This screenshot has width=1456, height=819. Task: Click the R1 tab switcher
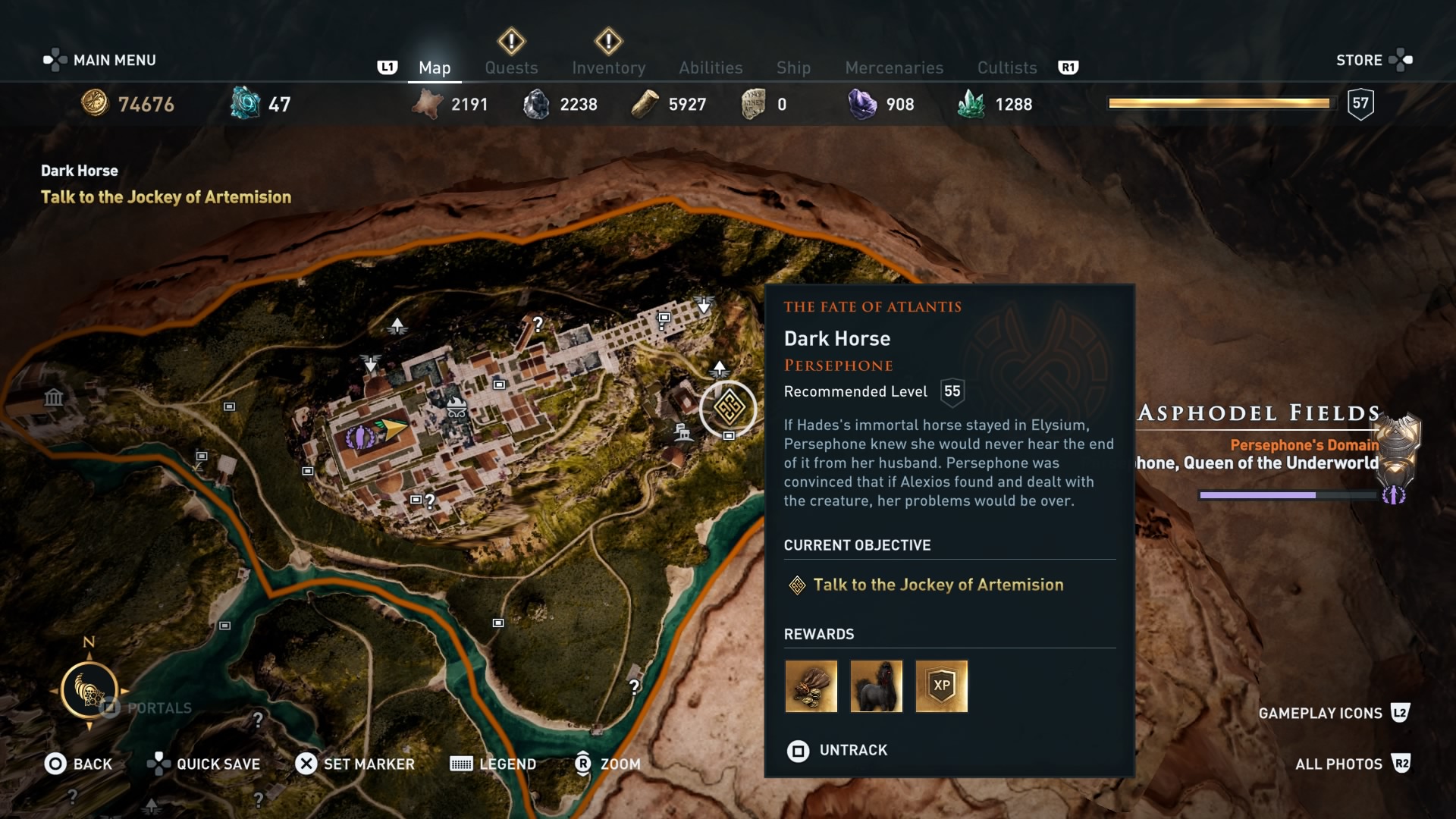click(x=1070, y=67)
